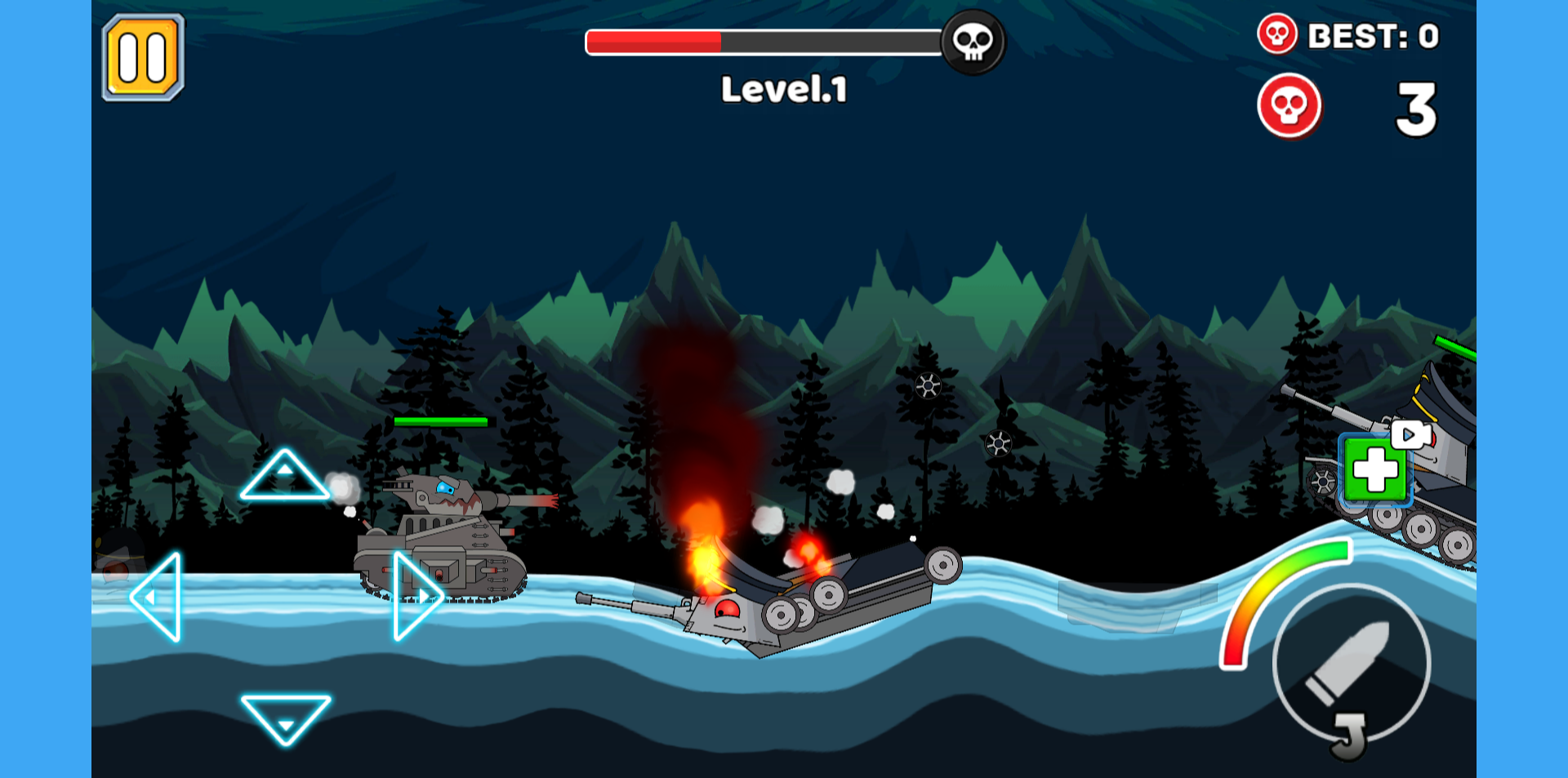1568x778 pixels.
Task: Tap the up arrow control
Action: pyautogui.click(x=284, y=477)
